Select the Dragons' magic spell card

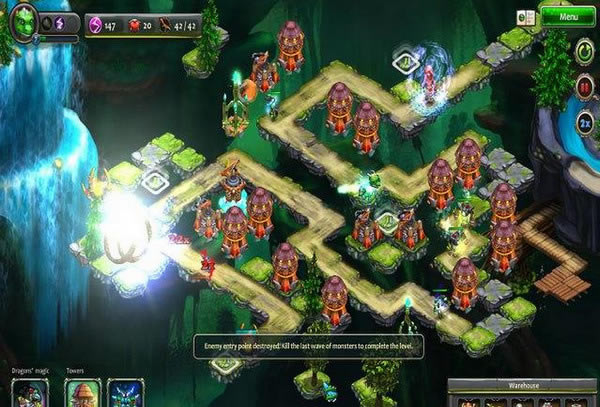tap(29, 393)
